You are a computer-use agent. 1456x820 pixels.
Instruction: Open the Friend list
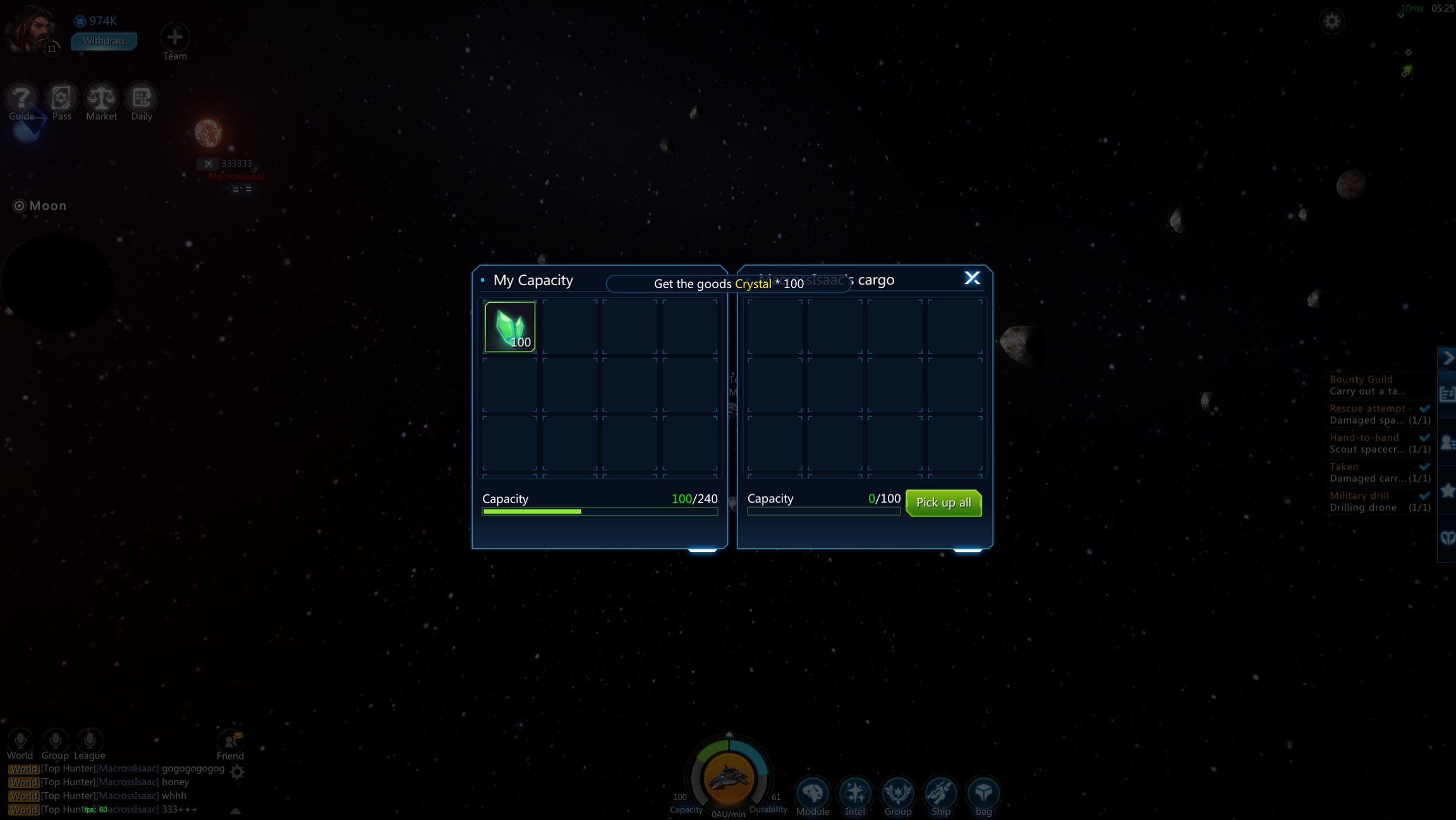(x=230, y=742)
